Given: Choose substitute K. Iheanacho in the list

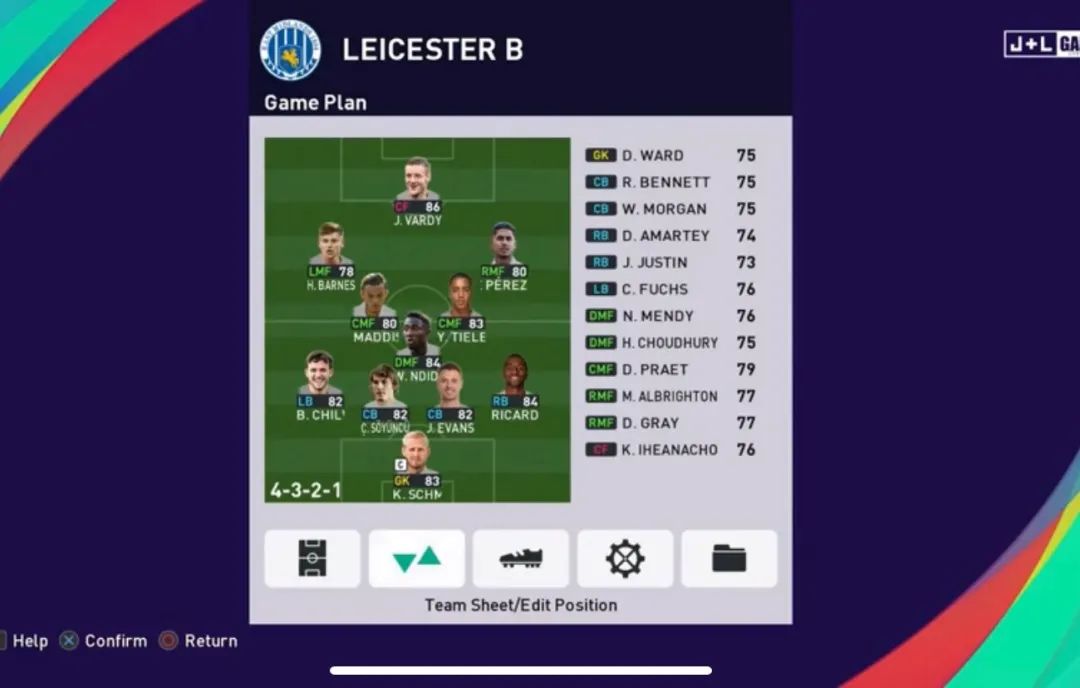Looking at the screenshot, I should point(670,450).
